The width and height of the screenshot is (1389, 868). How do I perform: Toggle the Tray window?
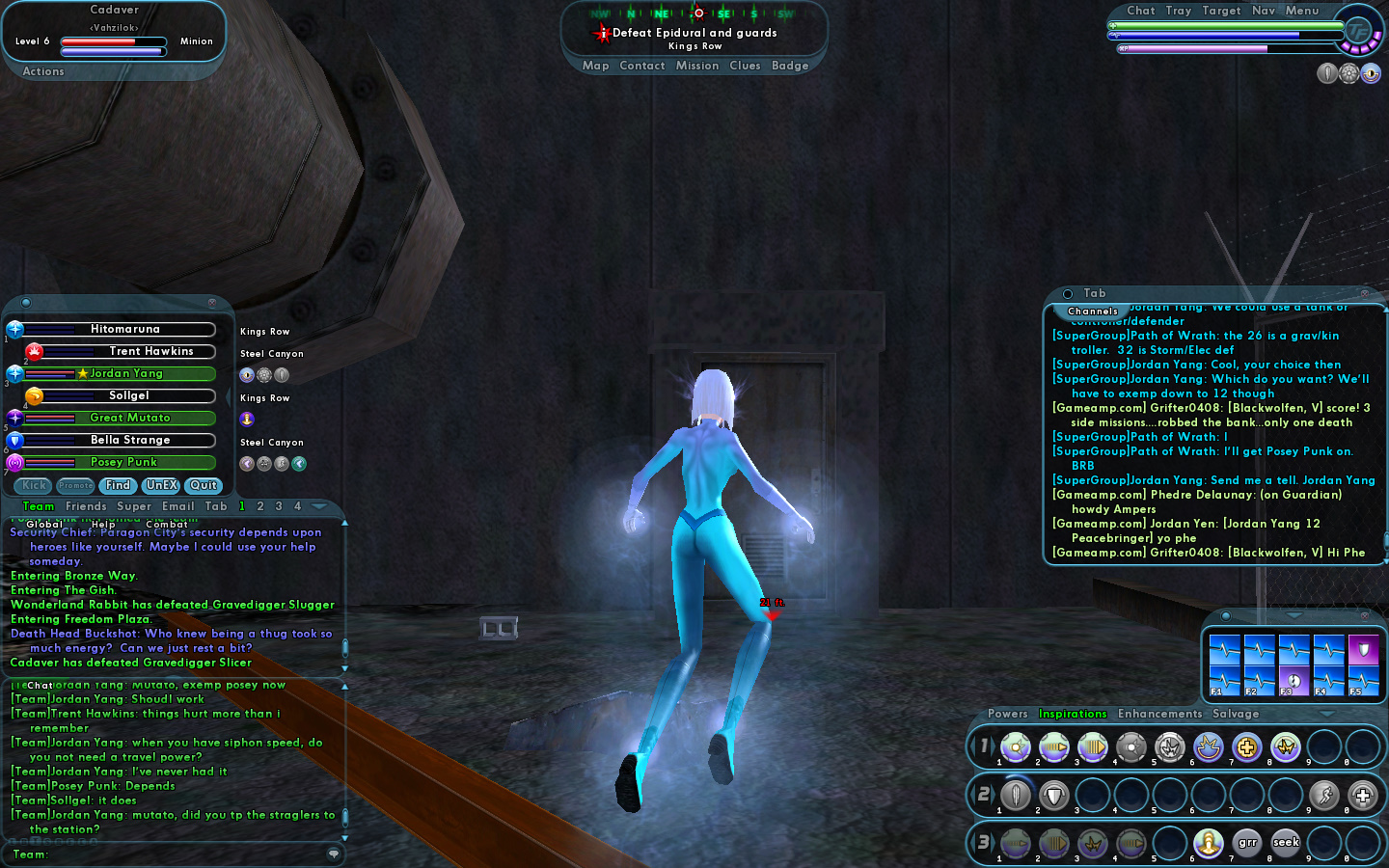(x=1178, y=11)
